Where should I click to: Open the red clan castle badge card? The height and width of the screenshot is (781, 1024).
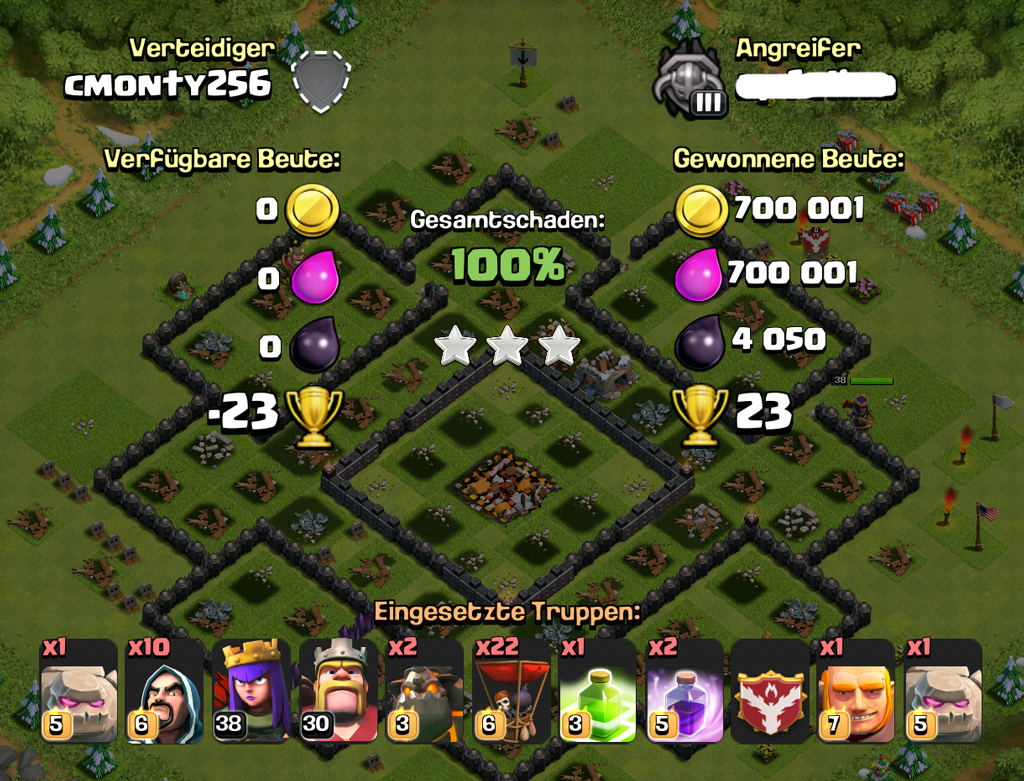point(770,691)
